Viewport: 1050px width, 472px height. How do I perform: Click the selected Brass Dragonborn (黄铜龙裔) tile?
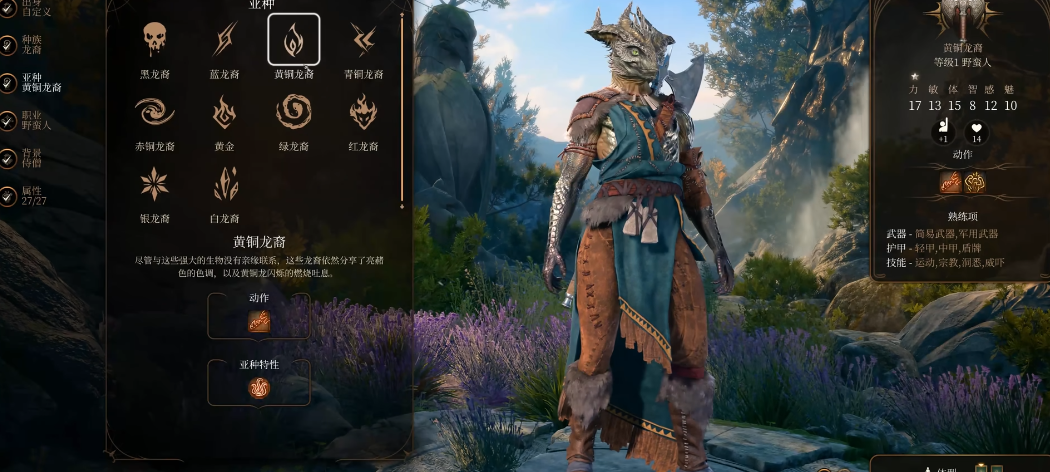pyautogui.click(x=294, y=40)
